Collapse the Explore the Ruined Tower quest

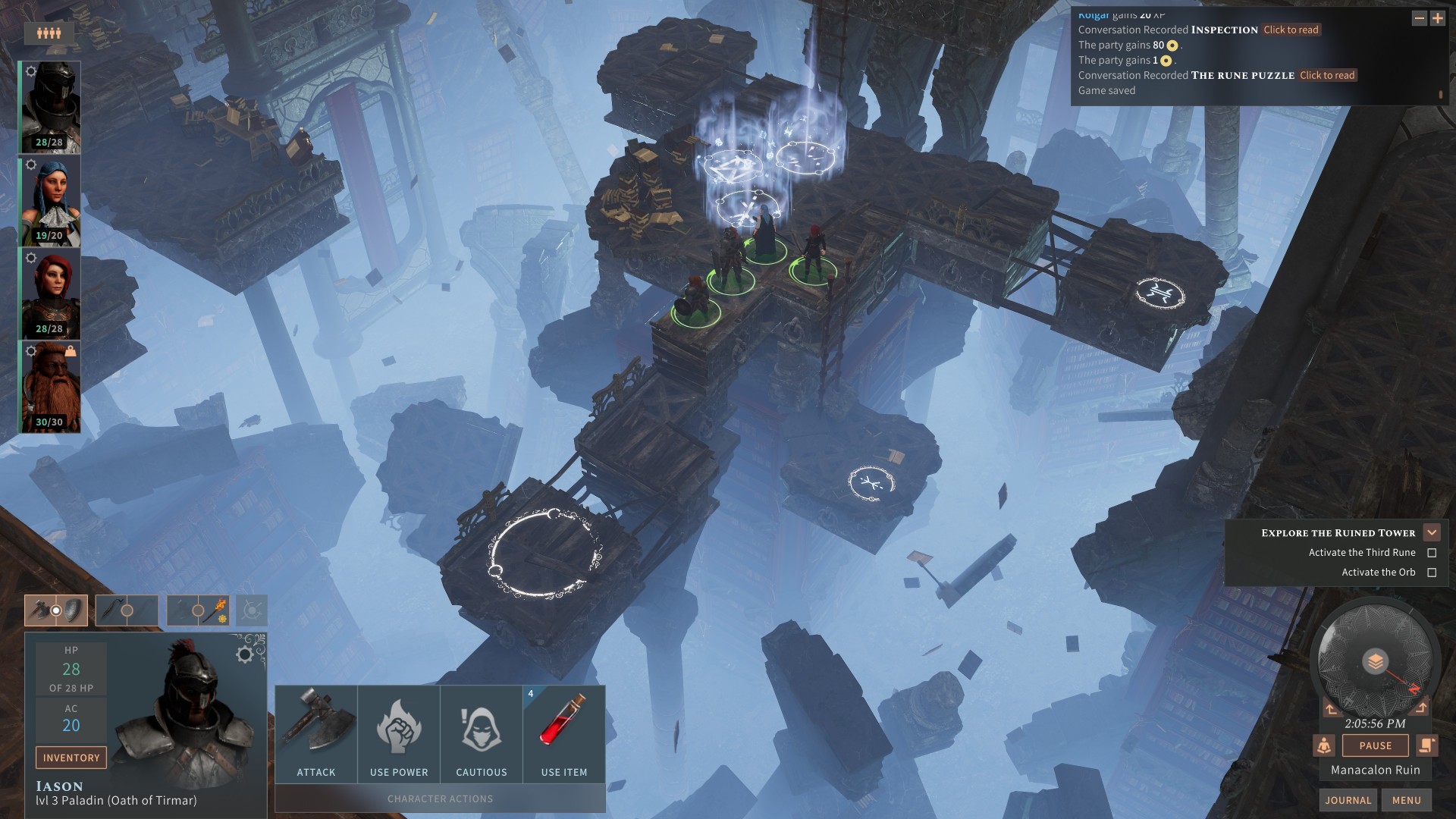click(x=1432, y=532)
